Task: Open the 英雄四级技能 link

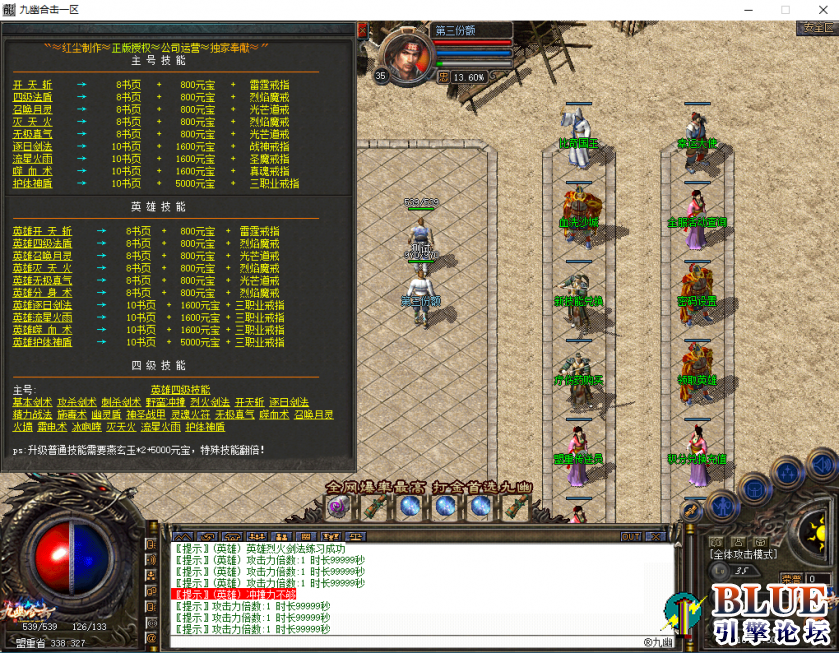Action: click(x=180, y=389)
